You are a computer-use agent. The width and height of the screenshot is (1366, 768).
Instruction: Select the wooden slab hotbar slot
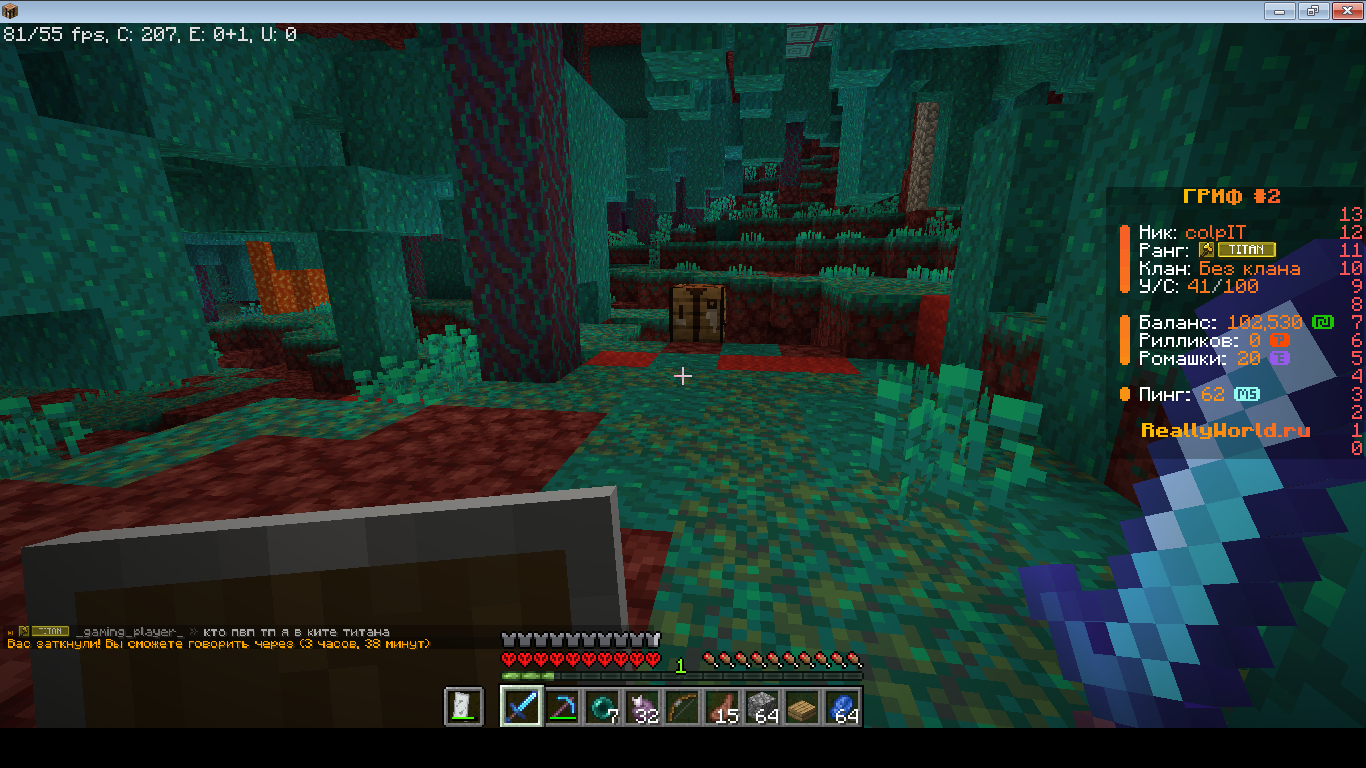coord(802,707)
